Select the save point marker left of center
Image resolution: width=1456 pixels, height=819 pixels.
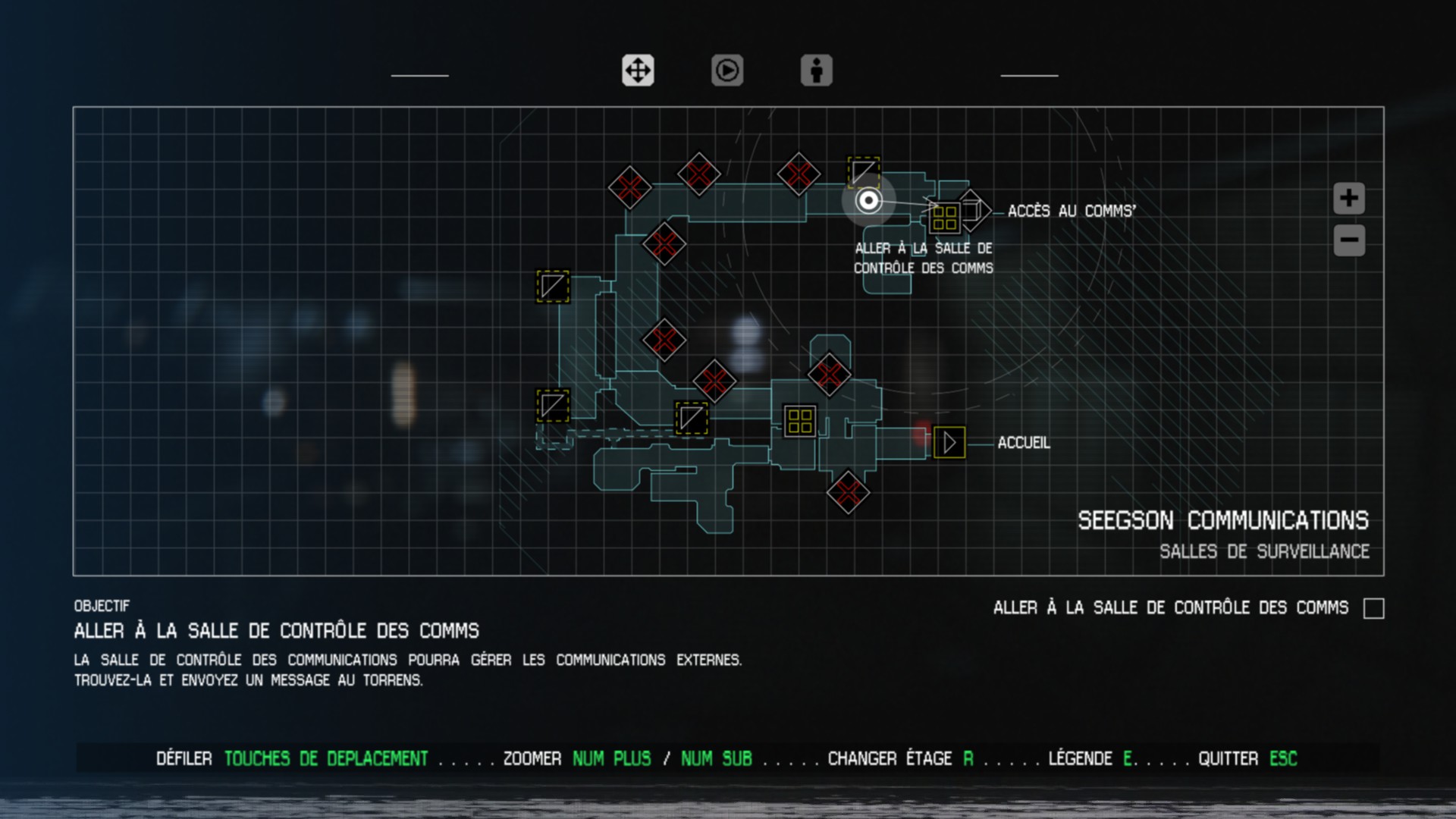click(552, 288)
